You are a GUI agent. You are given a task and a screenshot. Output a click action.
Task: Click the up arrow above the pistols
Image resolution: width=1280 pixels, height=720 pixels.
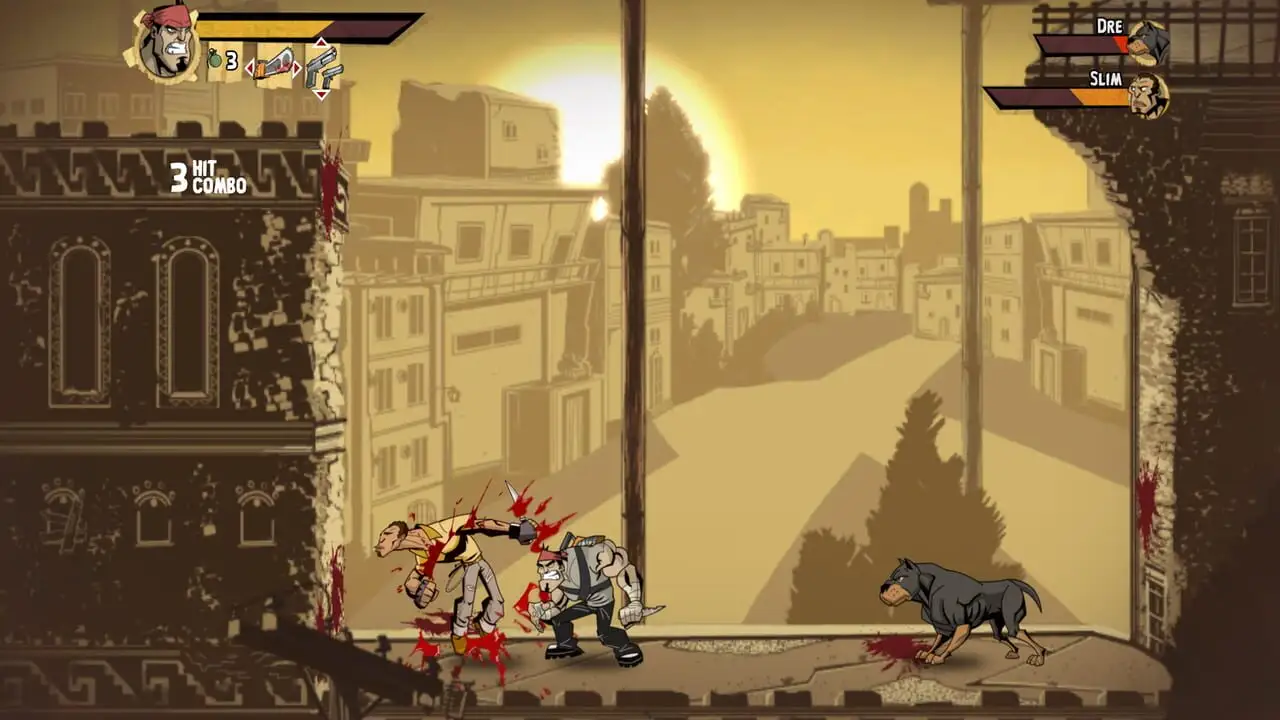pos(321,43)
